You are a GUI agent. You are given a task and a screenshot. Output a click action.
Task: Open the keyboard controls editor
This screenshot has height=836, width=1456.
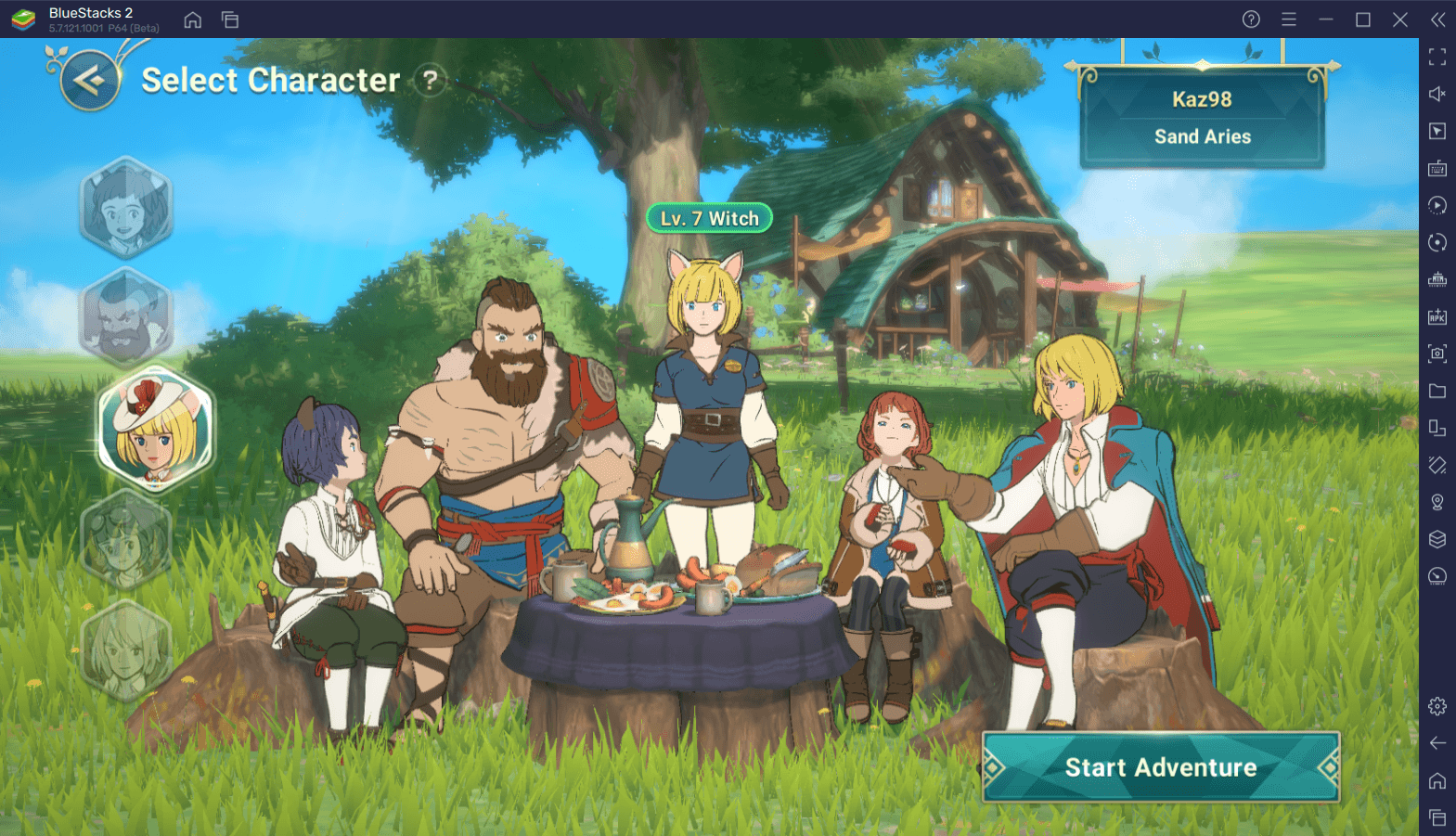coord(1437,168)
